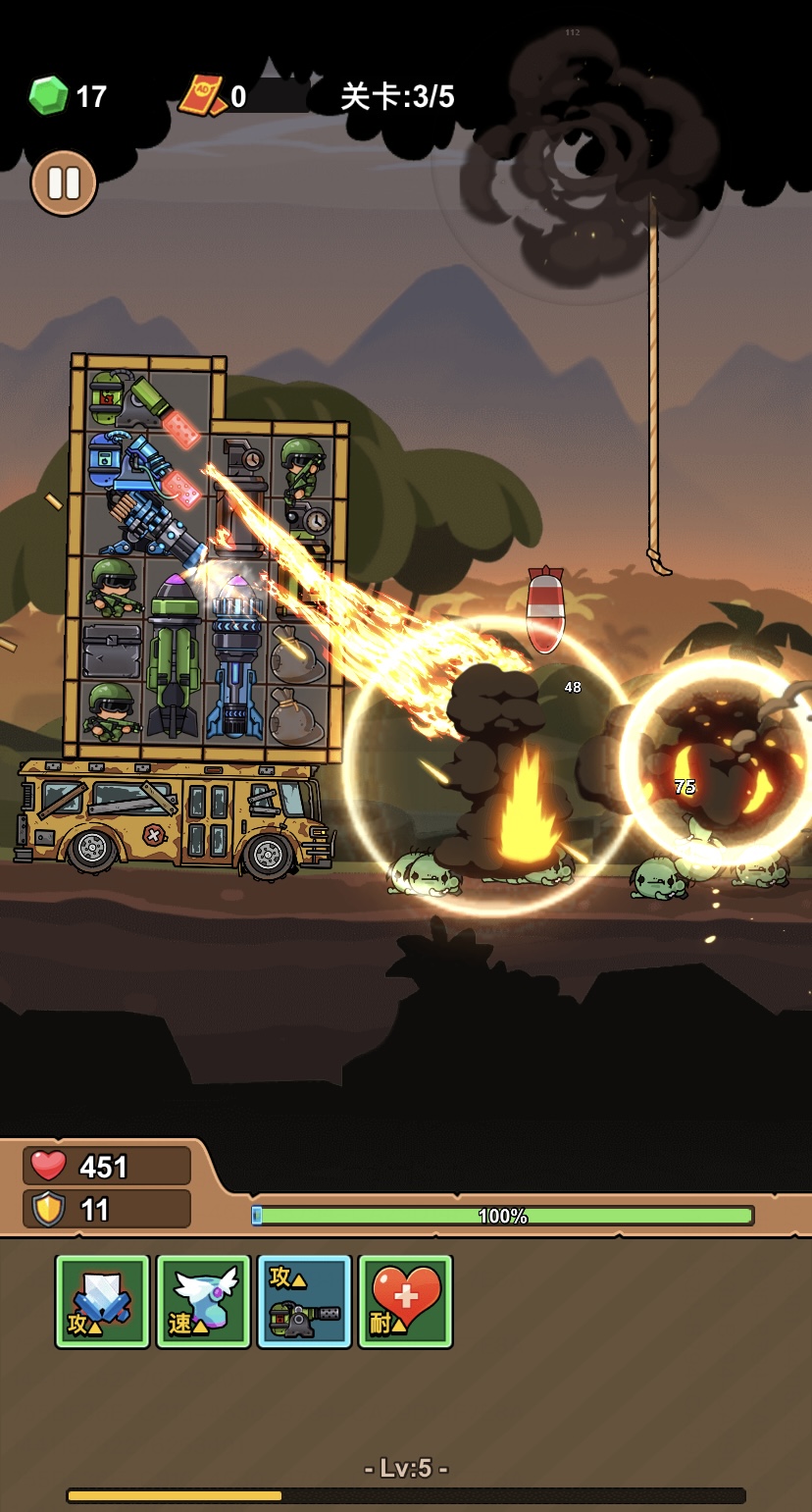Pick the blue turret attack upgrade
The width and height of the screenshot is (812, 1512).
click(304, 1301)
